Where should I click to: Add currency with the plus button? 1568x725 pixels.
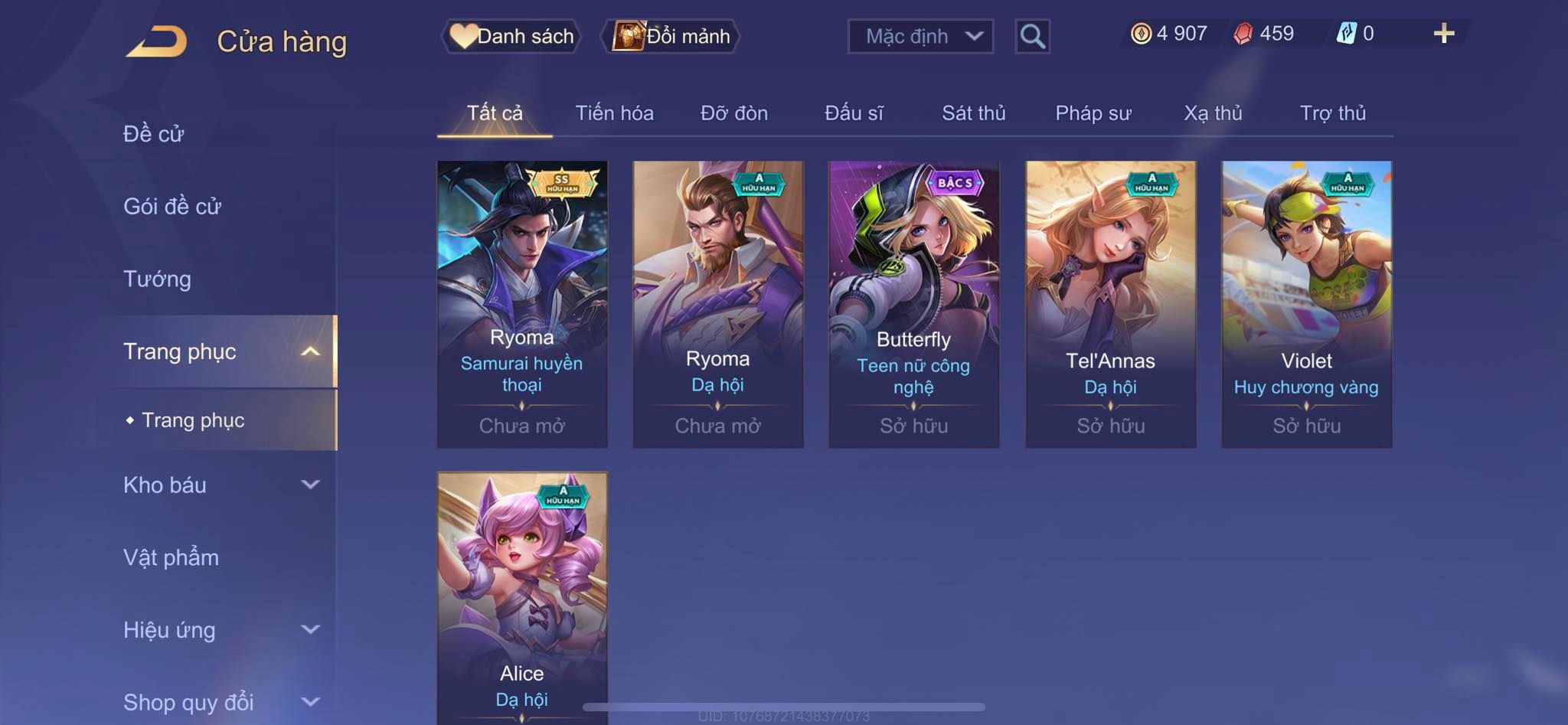click(x=1443, y=34)
